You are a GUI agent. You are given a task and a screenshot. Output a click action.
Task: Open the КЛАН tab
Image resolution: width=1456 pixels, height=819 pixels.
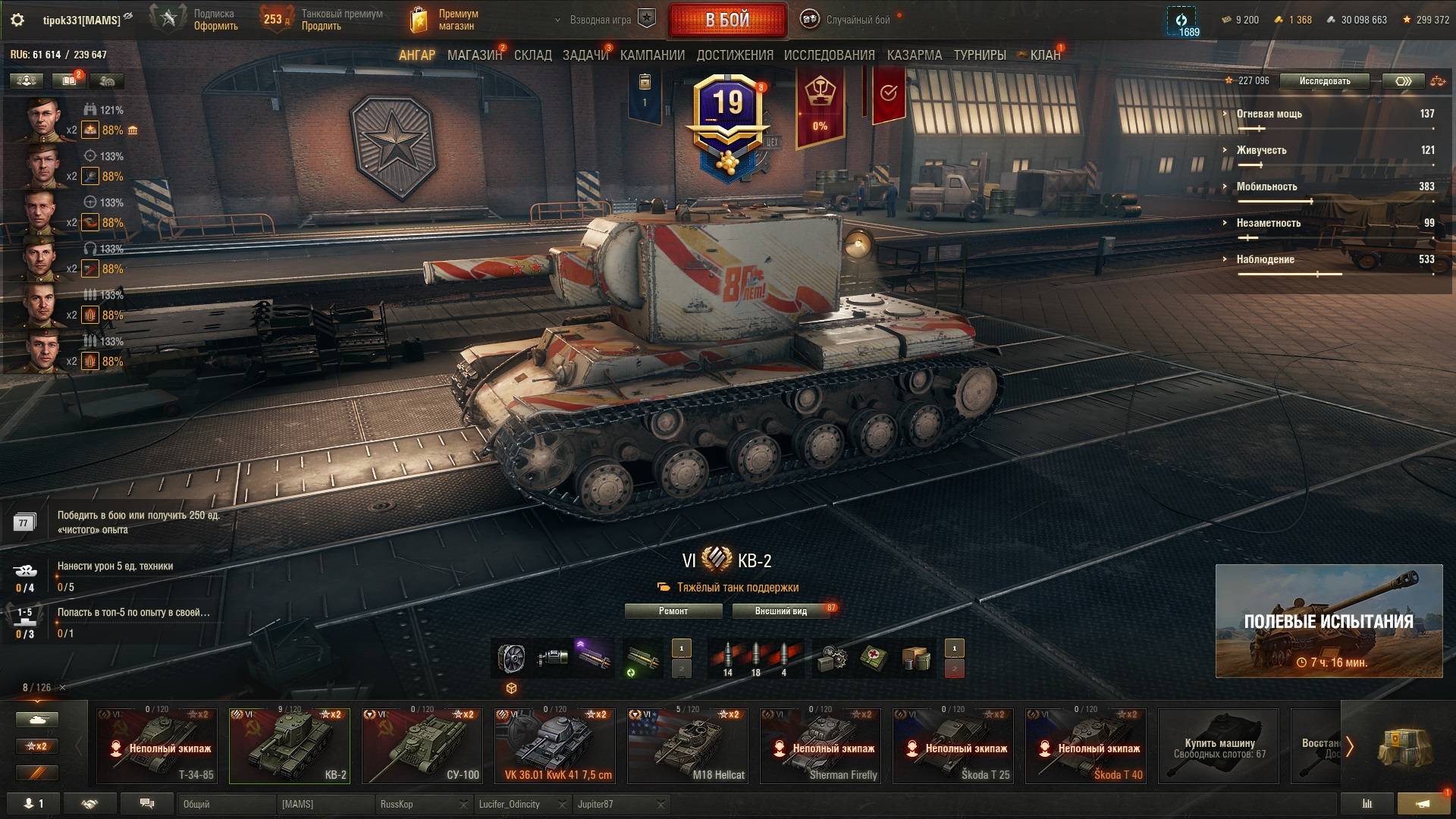1044,55
